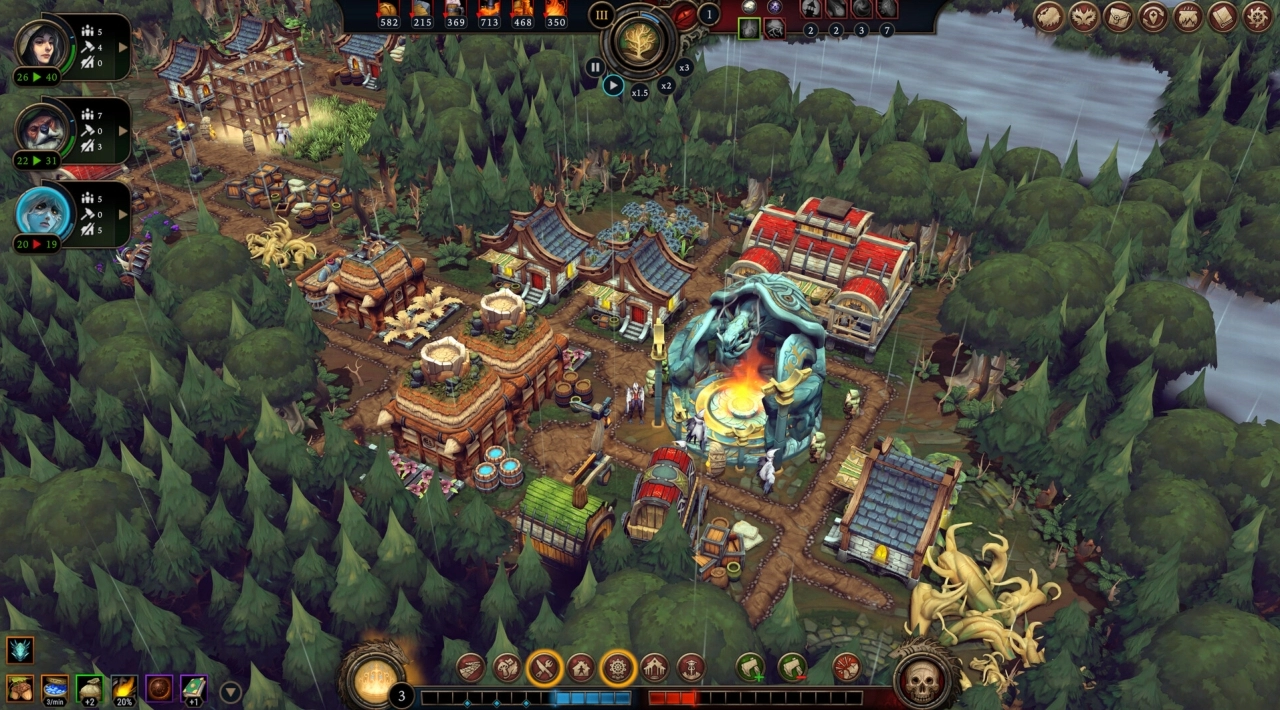The image size is (1280, 710).
Task: Pause the game with the pause button
Action: pyautogui.click(x=595, y=67)
